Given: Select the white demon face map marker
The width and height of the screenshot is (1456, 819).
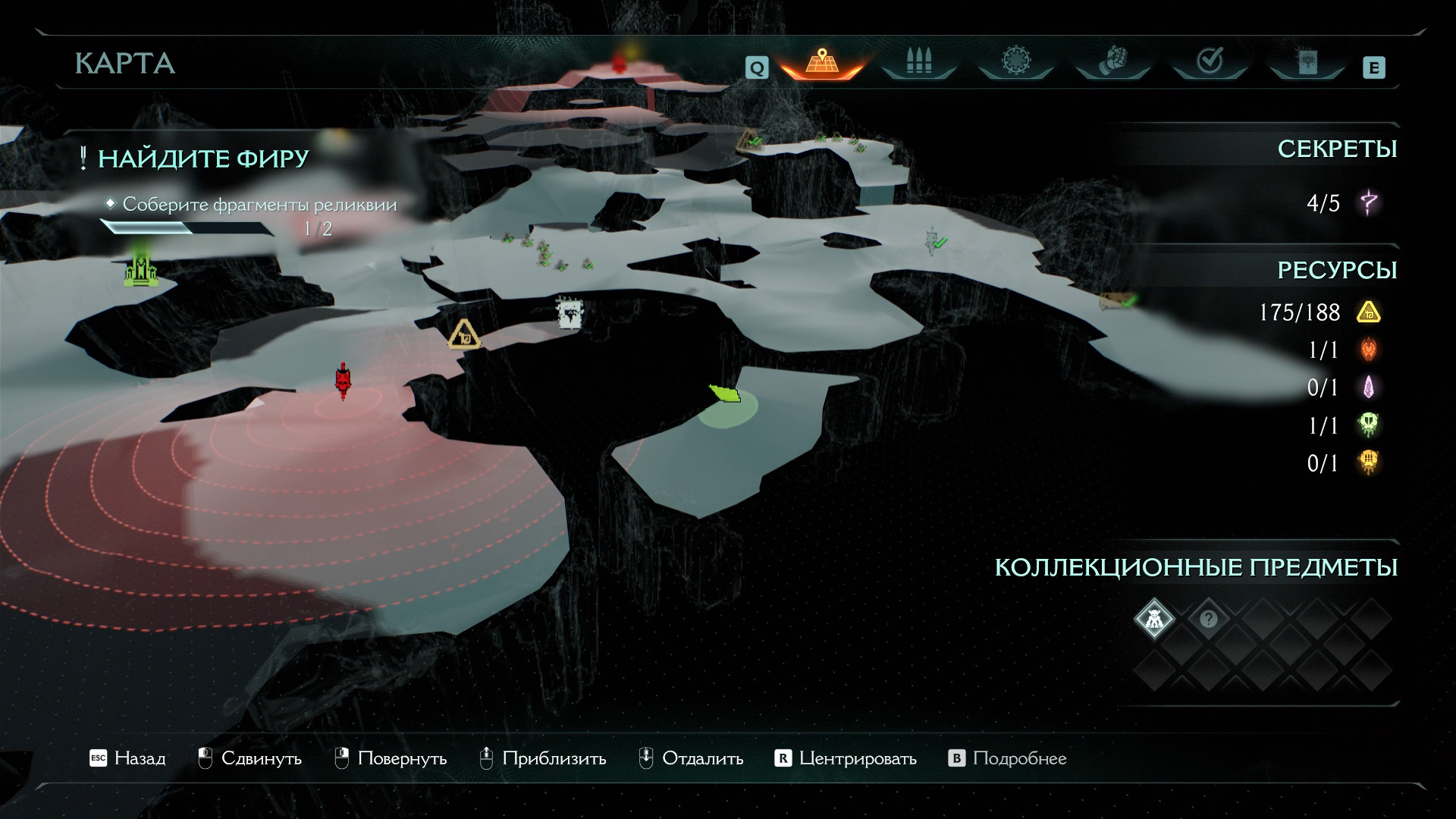Looking at the screenshot, I should point(569,312).
